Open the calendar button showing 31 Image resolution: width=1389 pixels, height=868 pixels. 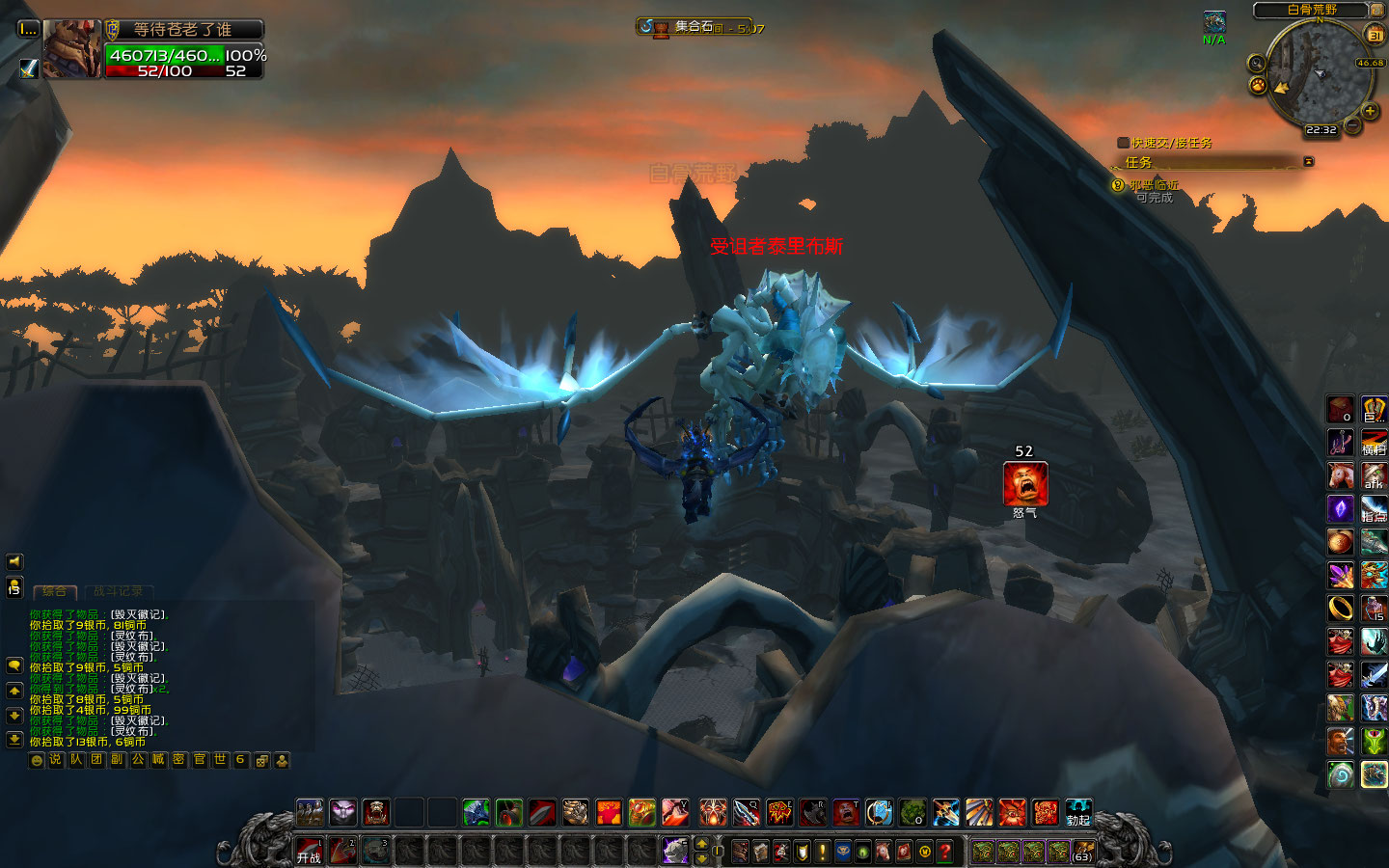tap(1375, 35)
